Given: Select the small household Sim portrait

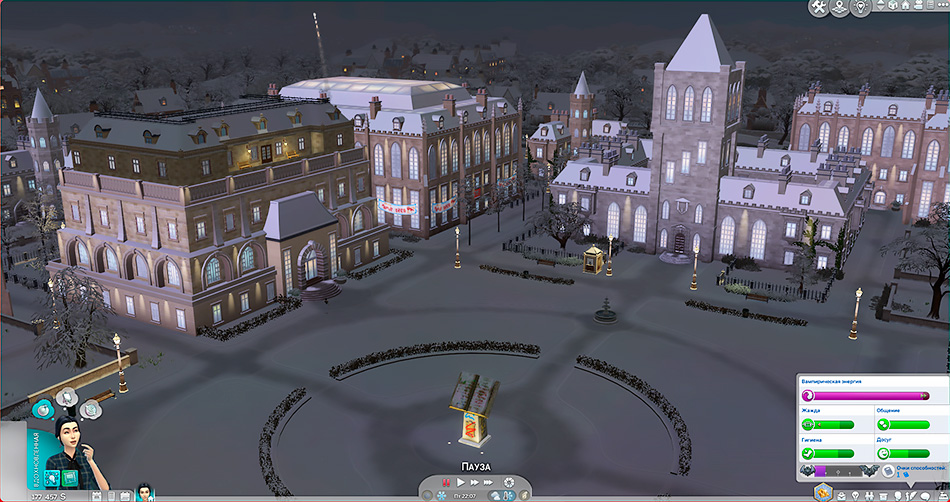Looking at the screenshot, I should (144, 492).
